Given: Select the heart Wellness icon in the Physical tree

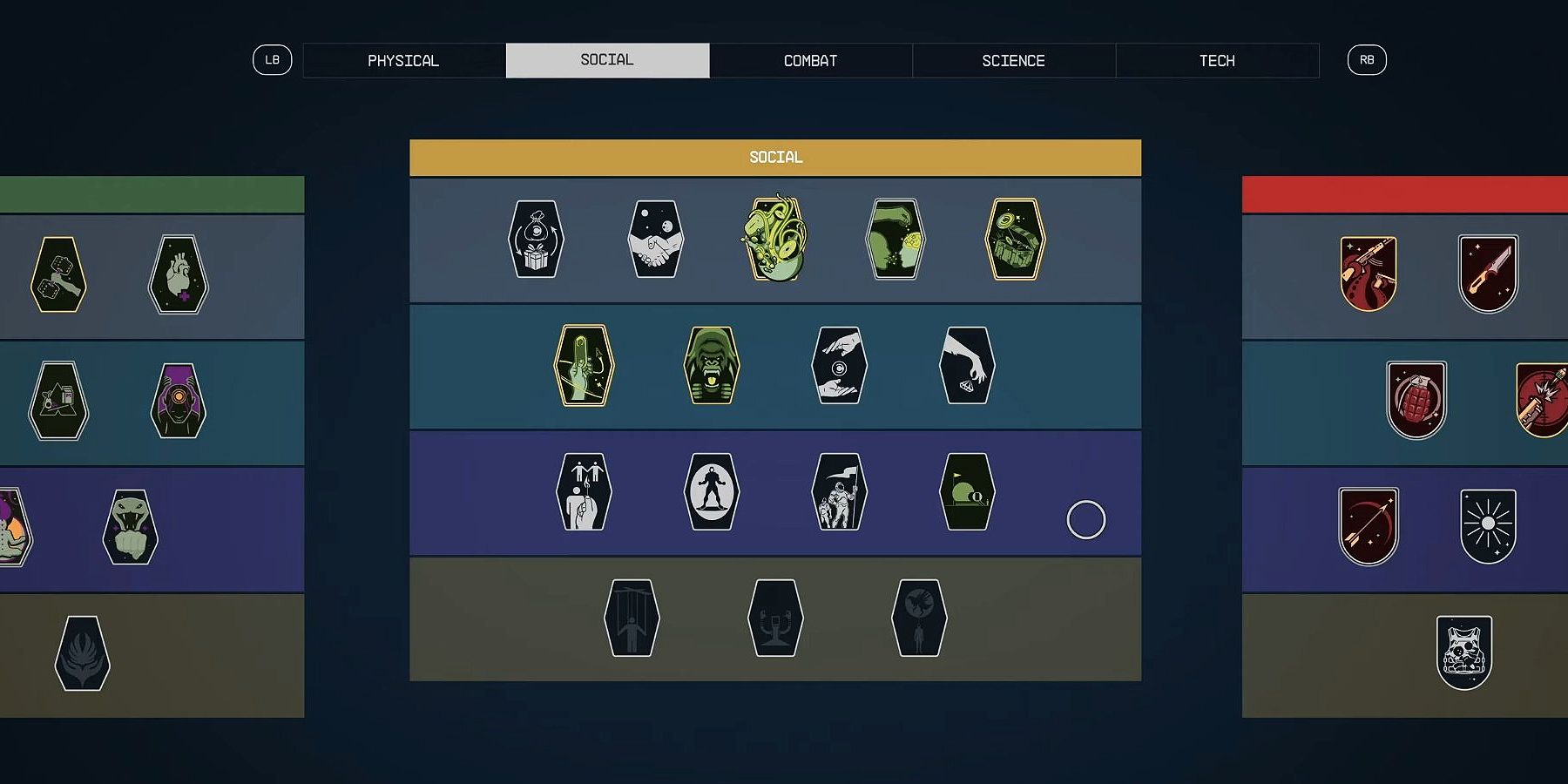Looking at the screenshot, I should [178, 274].
